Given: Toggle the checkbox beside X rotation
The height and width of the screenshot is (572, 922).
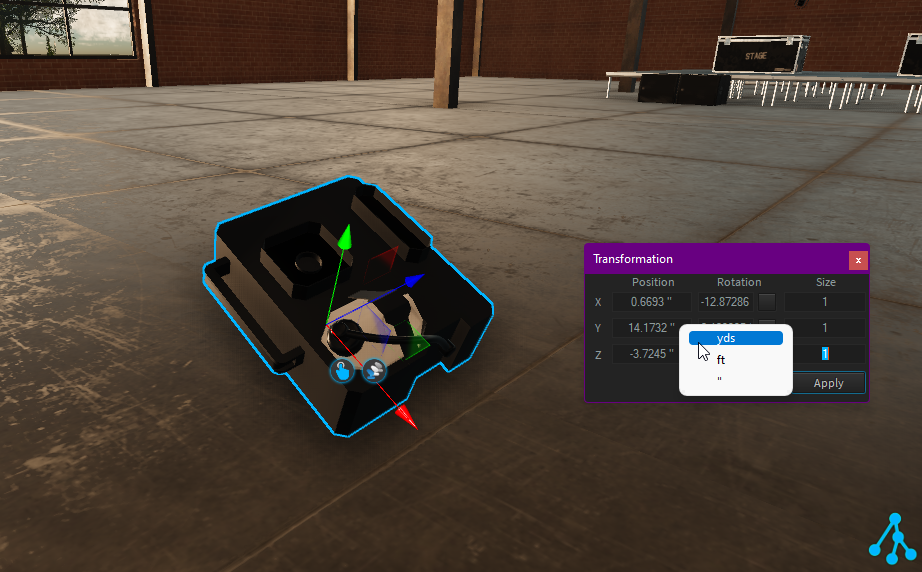Looking at the screenshot, I should click(x=767, y=302).
